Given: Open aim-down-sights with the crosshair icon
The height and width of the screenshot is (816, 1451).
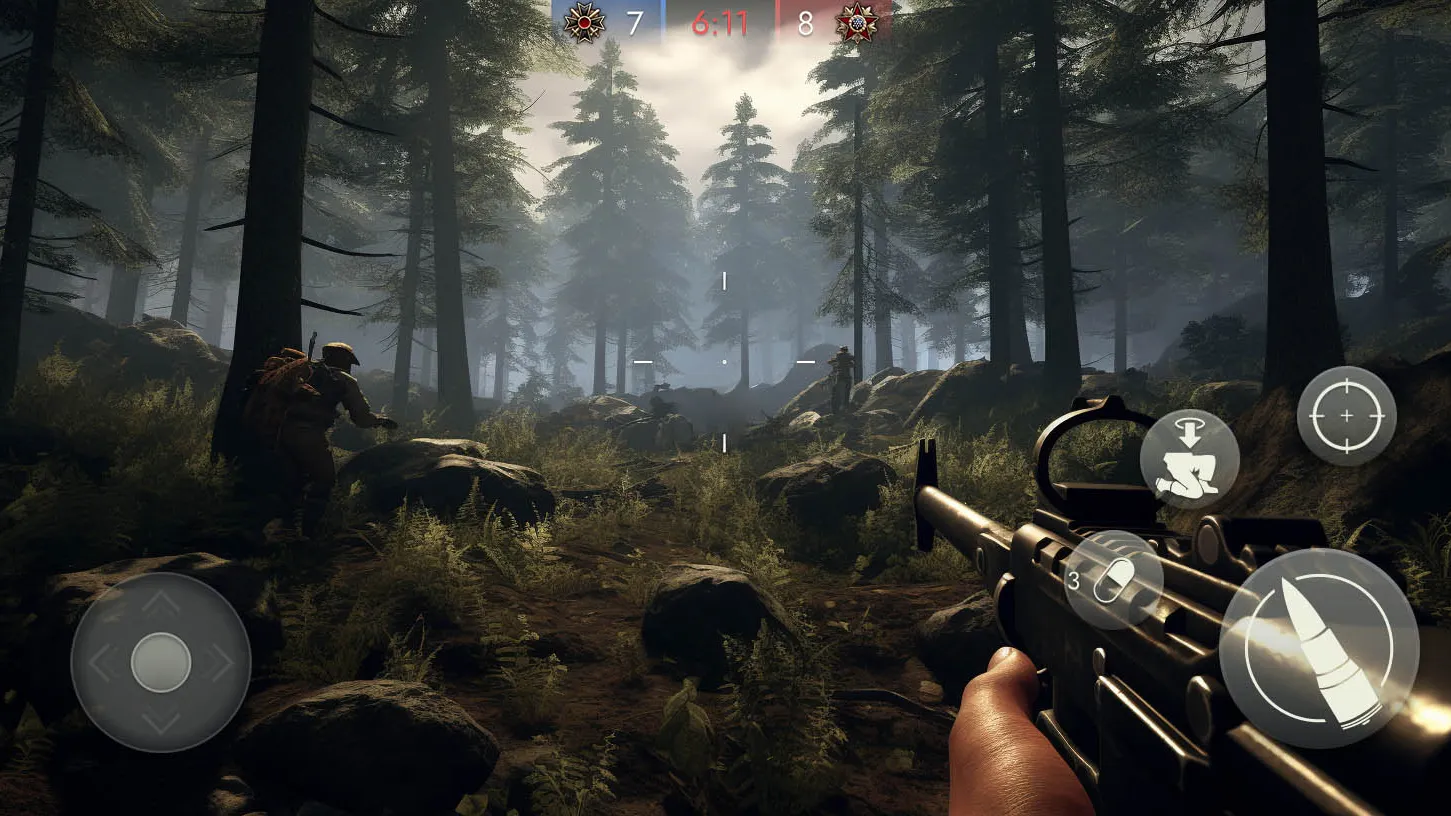Looking at the screenshot, I should click(x=1346, y=413).
